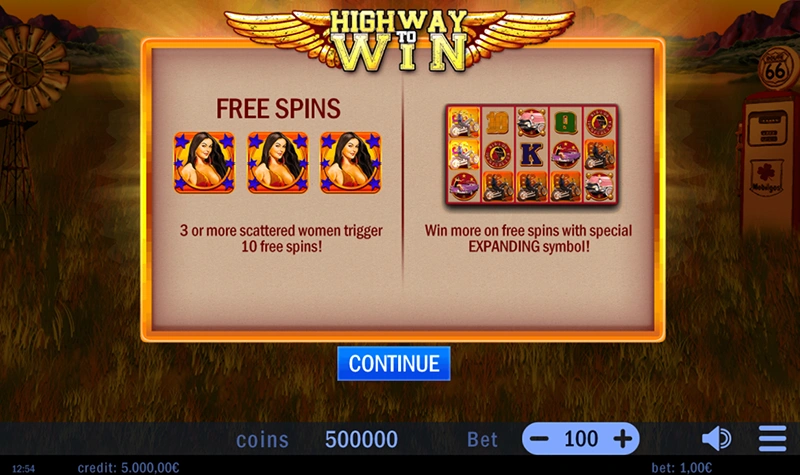Viewport: 800px width, 475px height.
Task: Open the hamburger menu
Action: 772,439
